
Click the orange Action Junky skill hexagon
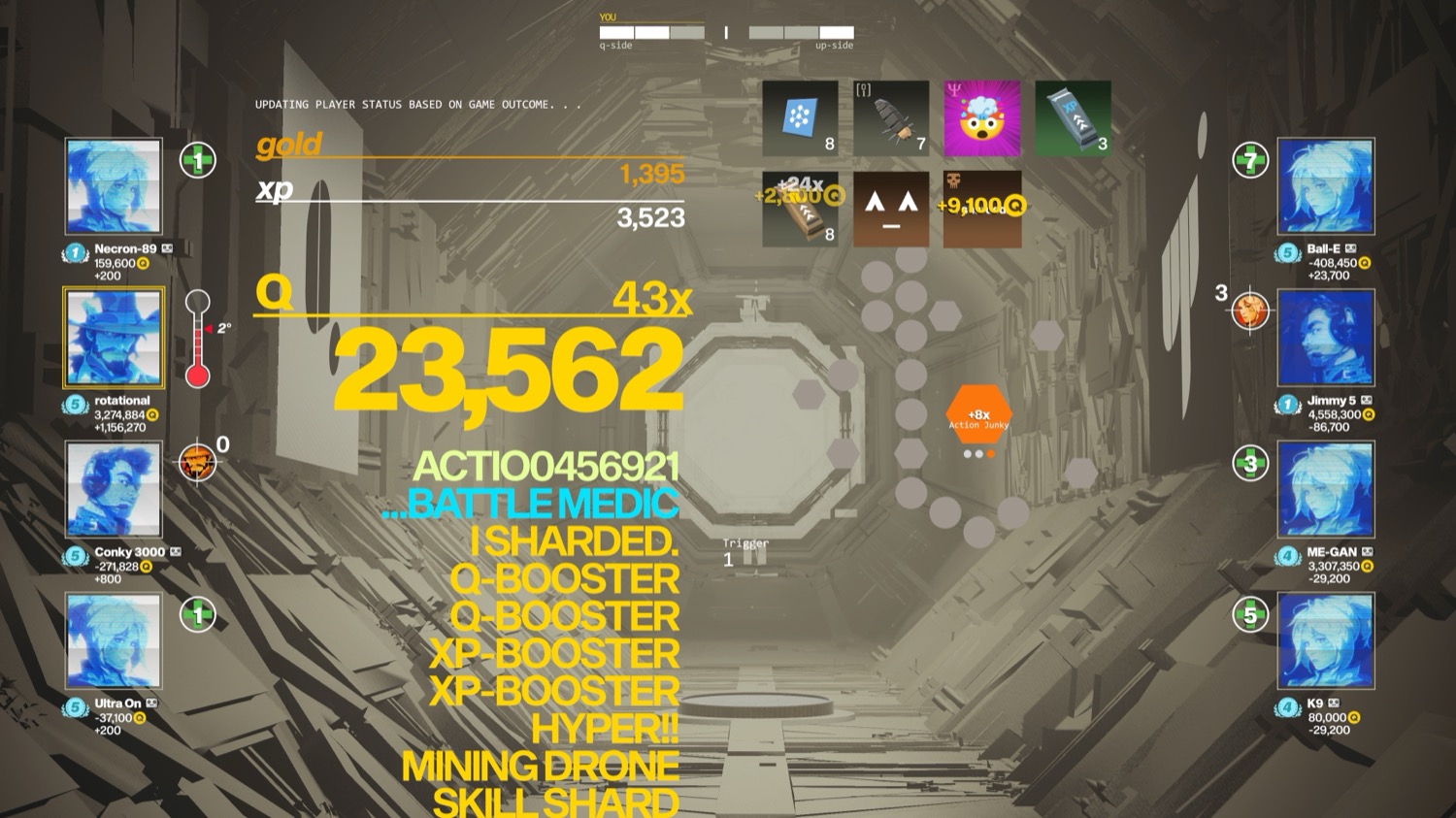pos(978,415)
